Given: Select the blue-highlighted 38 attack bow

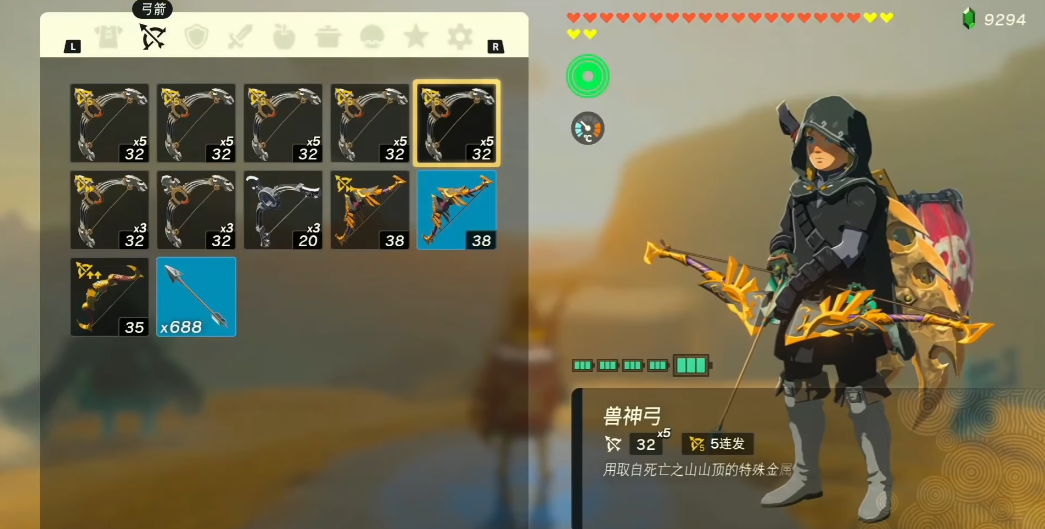Looking at the screenshot, I should (x=457, y=210).
